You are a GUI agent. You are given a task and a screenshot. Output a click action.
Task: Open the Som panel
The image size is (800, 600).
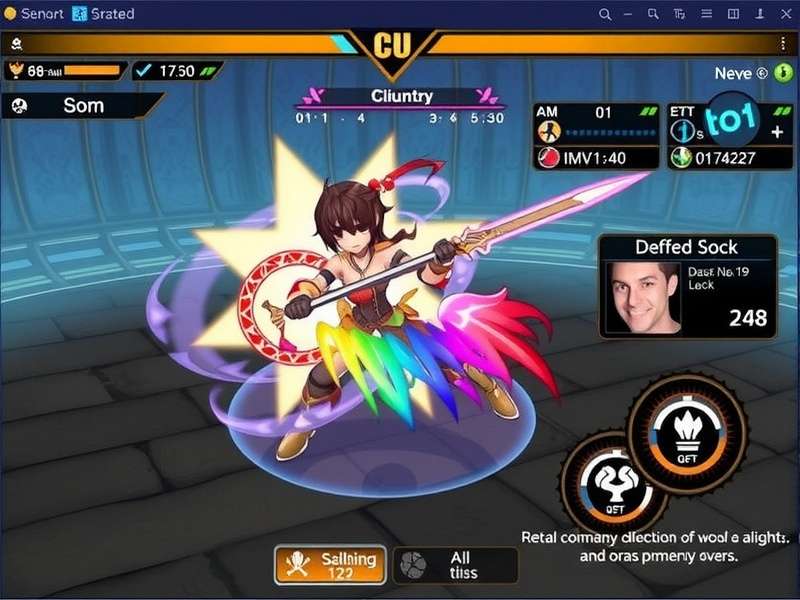tap(82, 106)
